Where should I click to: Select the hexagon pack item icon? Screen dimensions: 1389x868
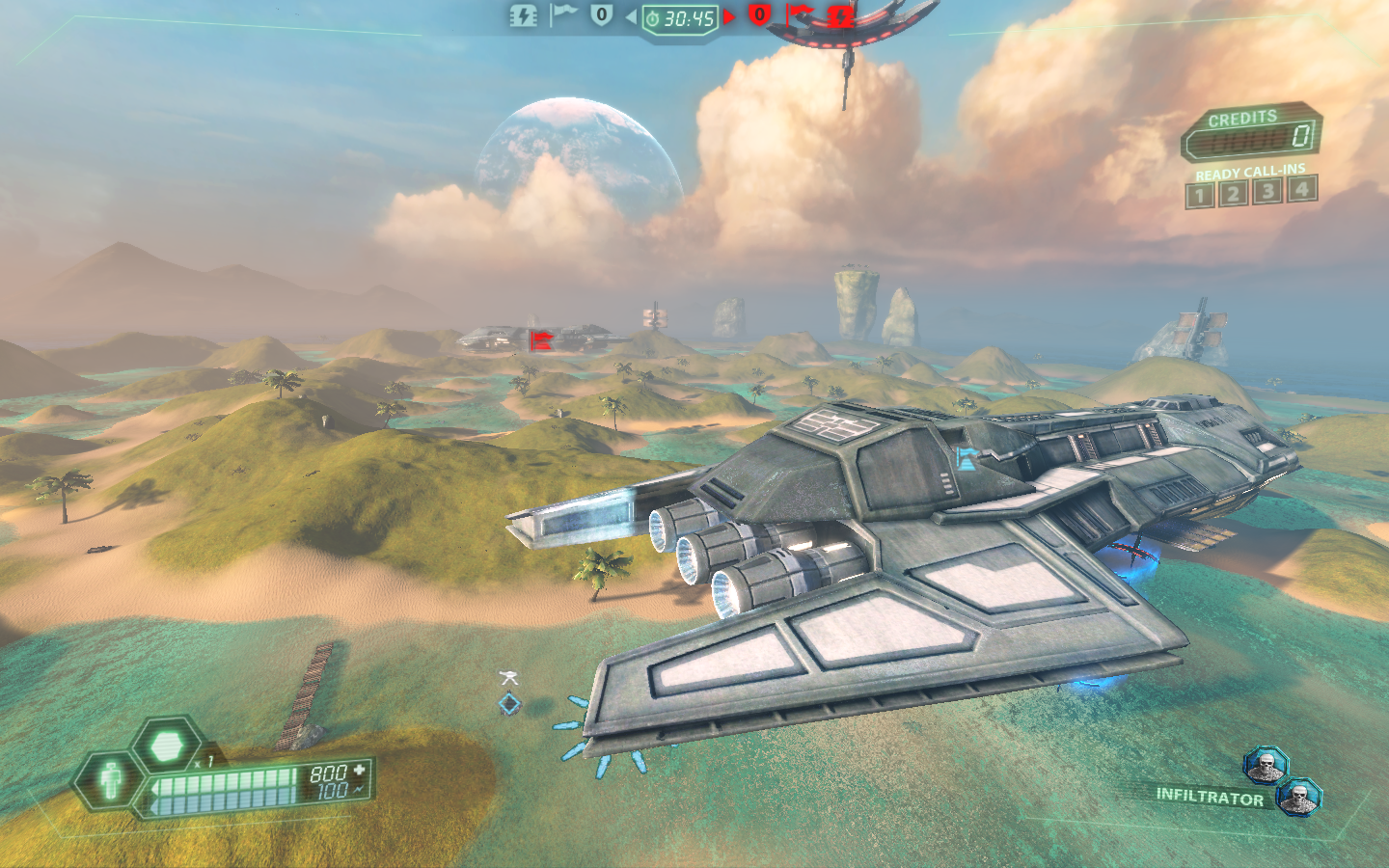coord(168,746)
